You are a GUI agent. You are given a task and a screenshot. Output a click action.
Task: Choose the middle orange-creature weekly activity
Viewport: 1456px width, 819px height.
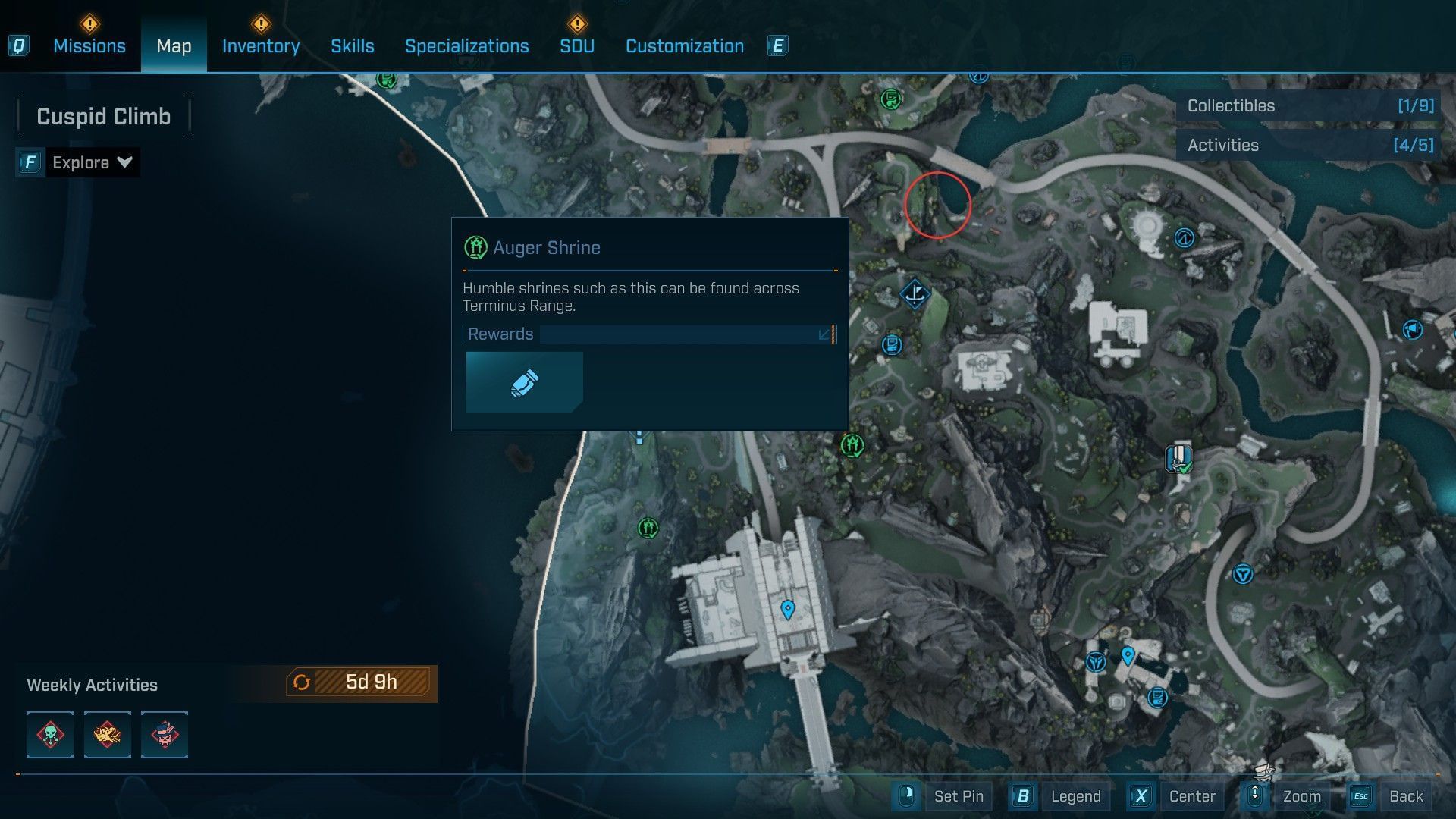tap(107, 735)
